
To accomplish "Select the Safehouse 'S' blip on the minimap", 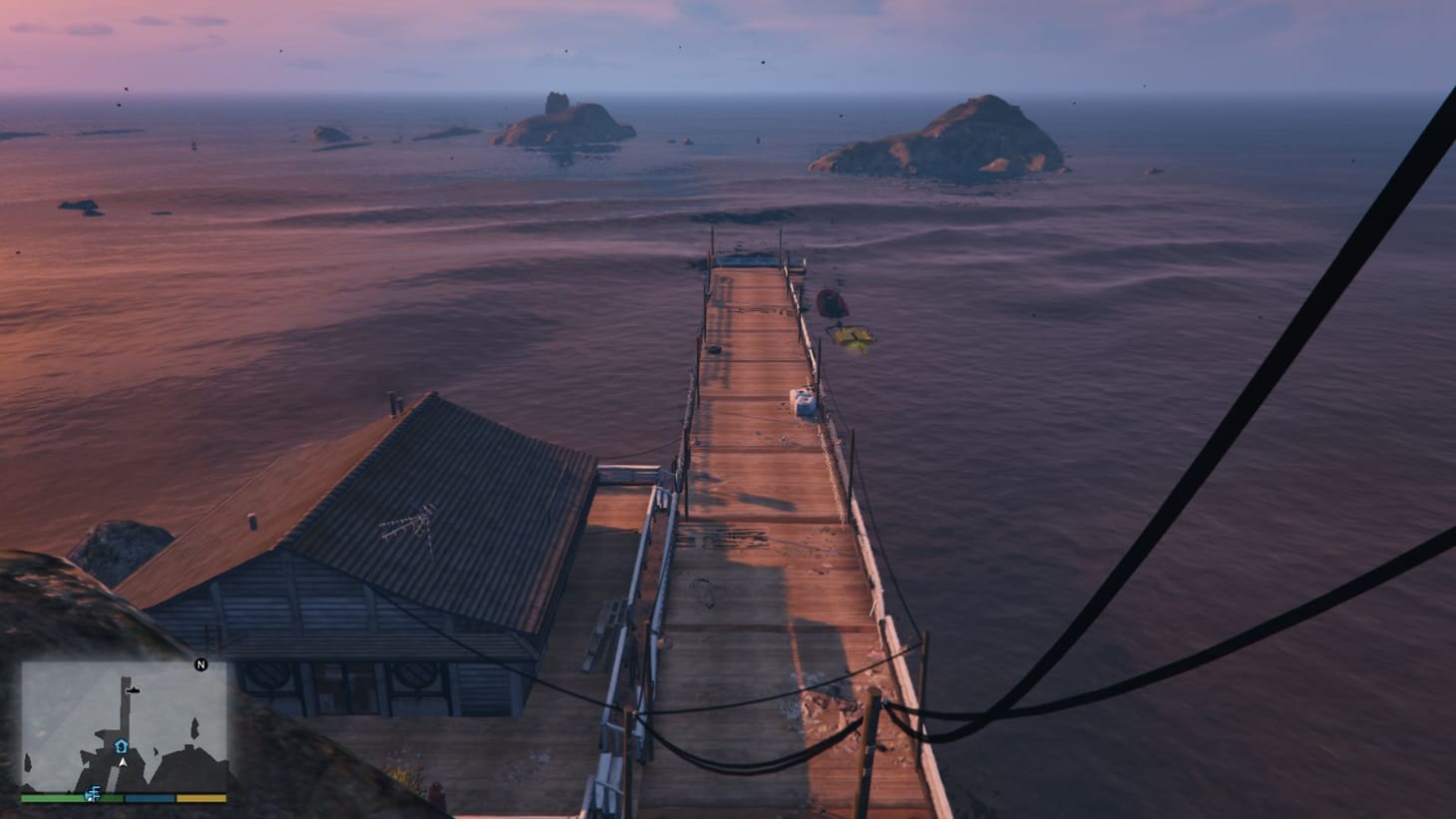I will point(121,746).
